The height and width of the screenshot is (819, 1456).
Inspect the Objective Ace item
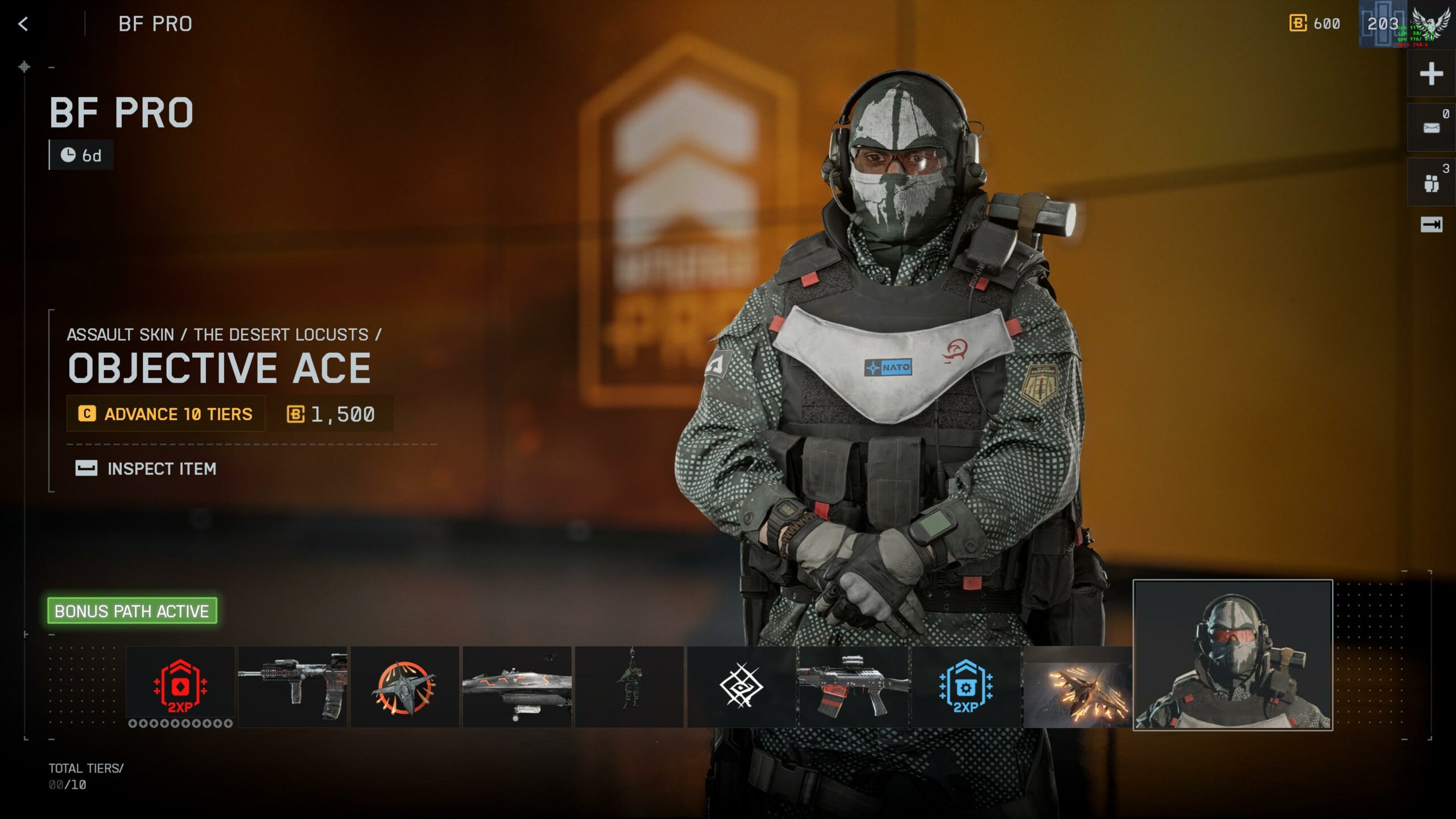tap(147, 469)
